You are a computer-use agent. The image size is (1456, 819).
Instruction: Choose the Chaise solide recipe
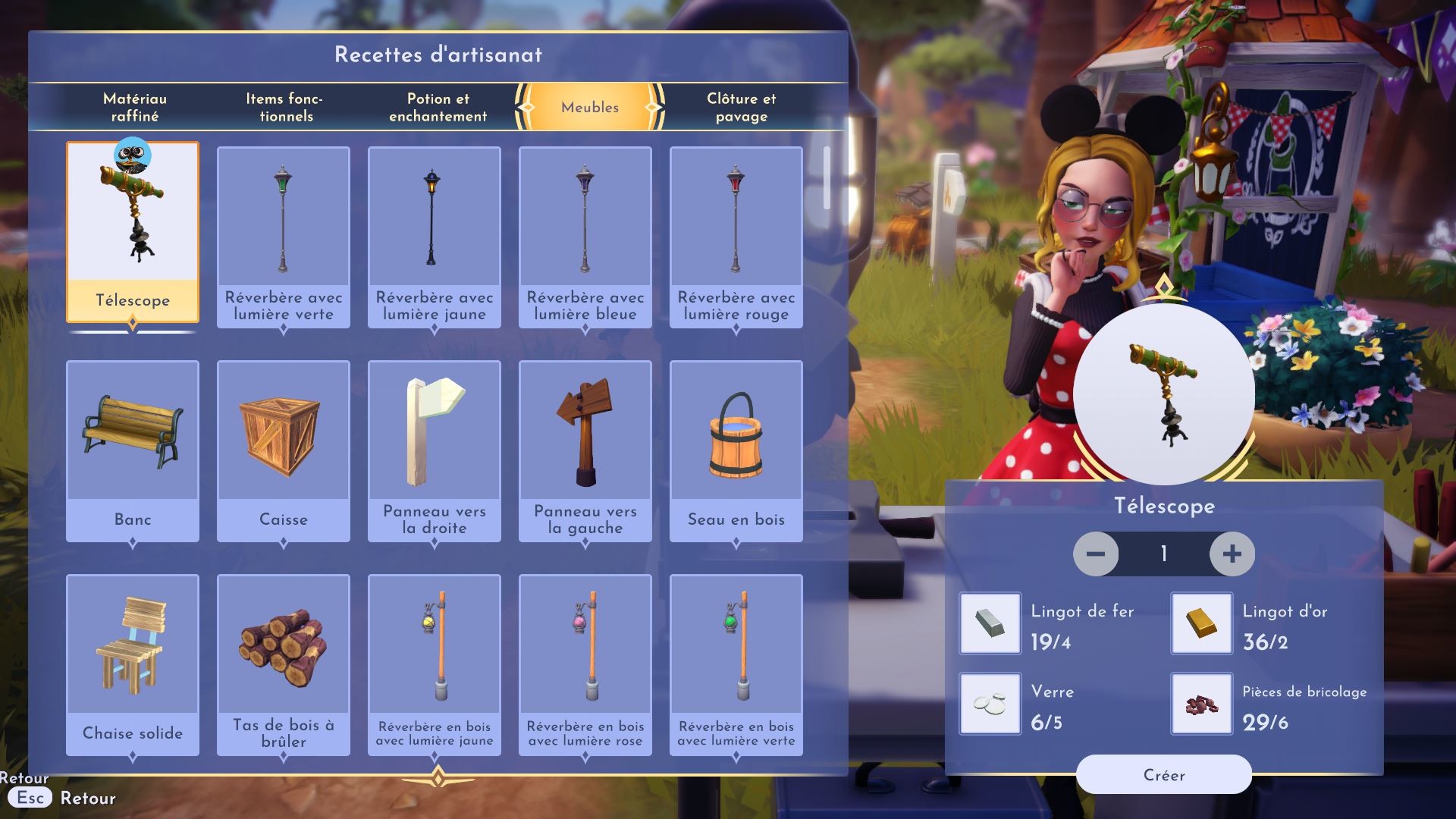point(133,664)
